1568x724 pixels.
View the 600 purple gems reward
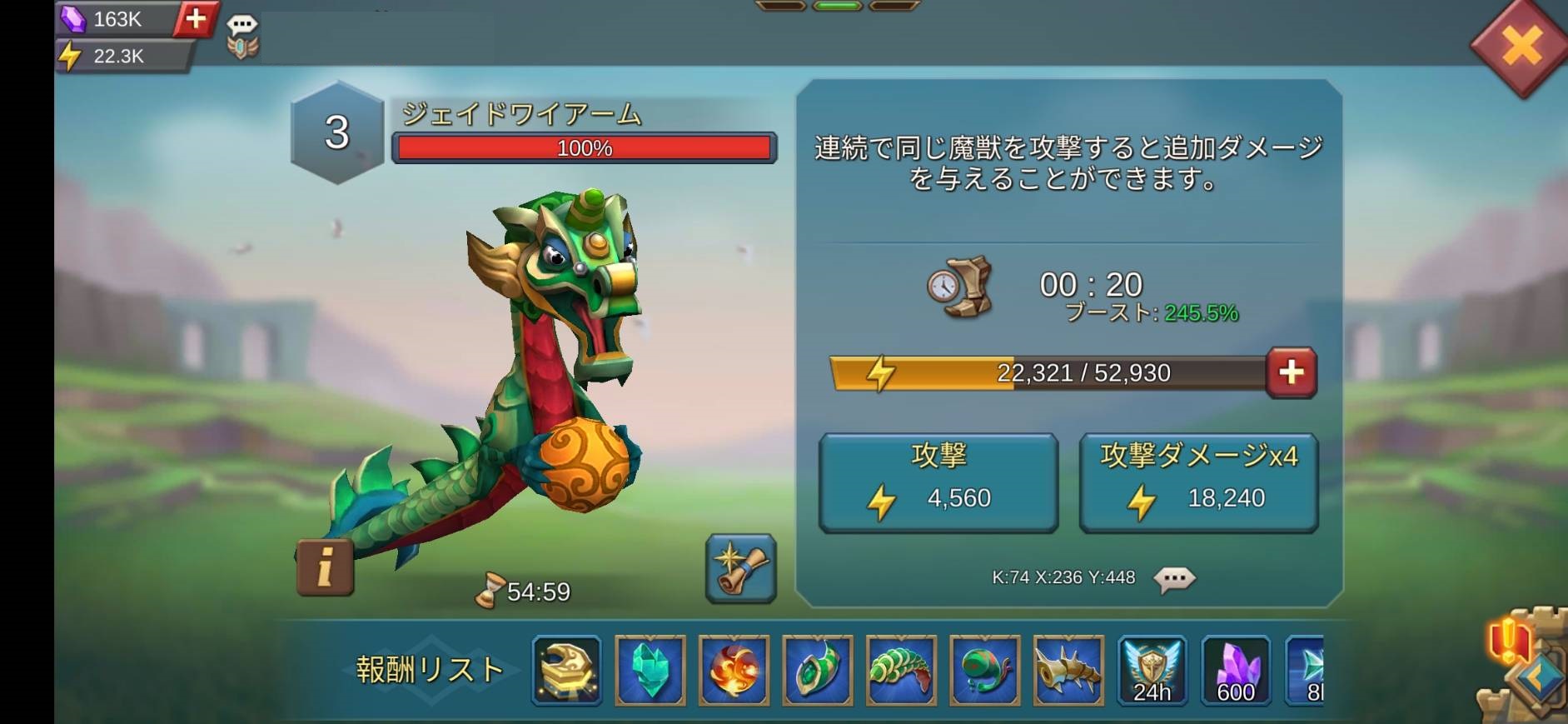(1236, 671)
